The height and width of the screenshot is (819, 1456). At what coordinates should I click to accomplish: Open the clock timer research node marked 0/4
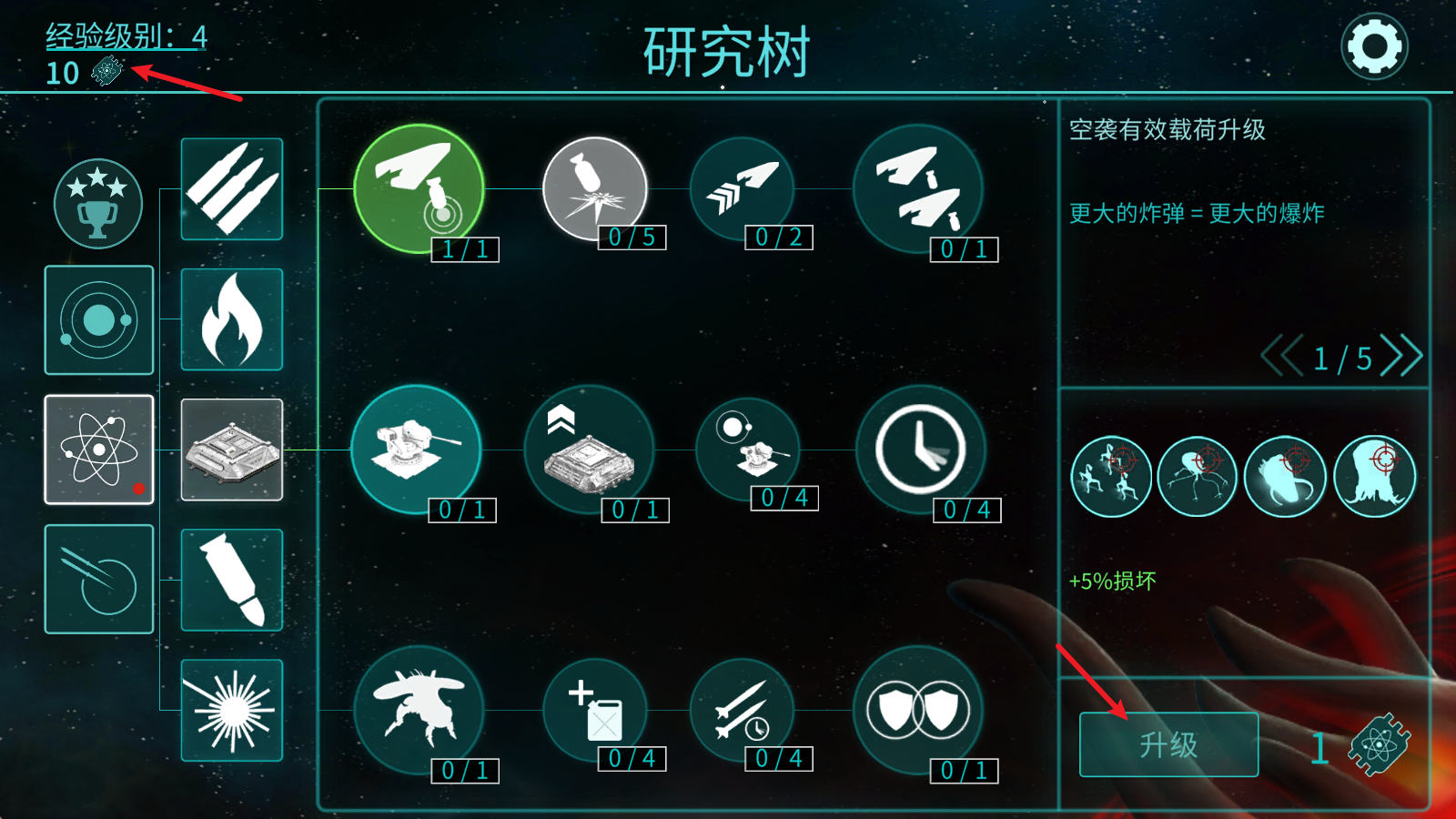[x=922, y=449]
